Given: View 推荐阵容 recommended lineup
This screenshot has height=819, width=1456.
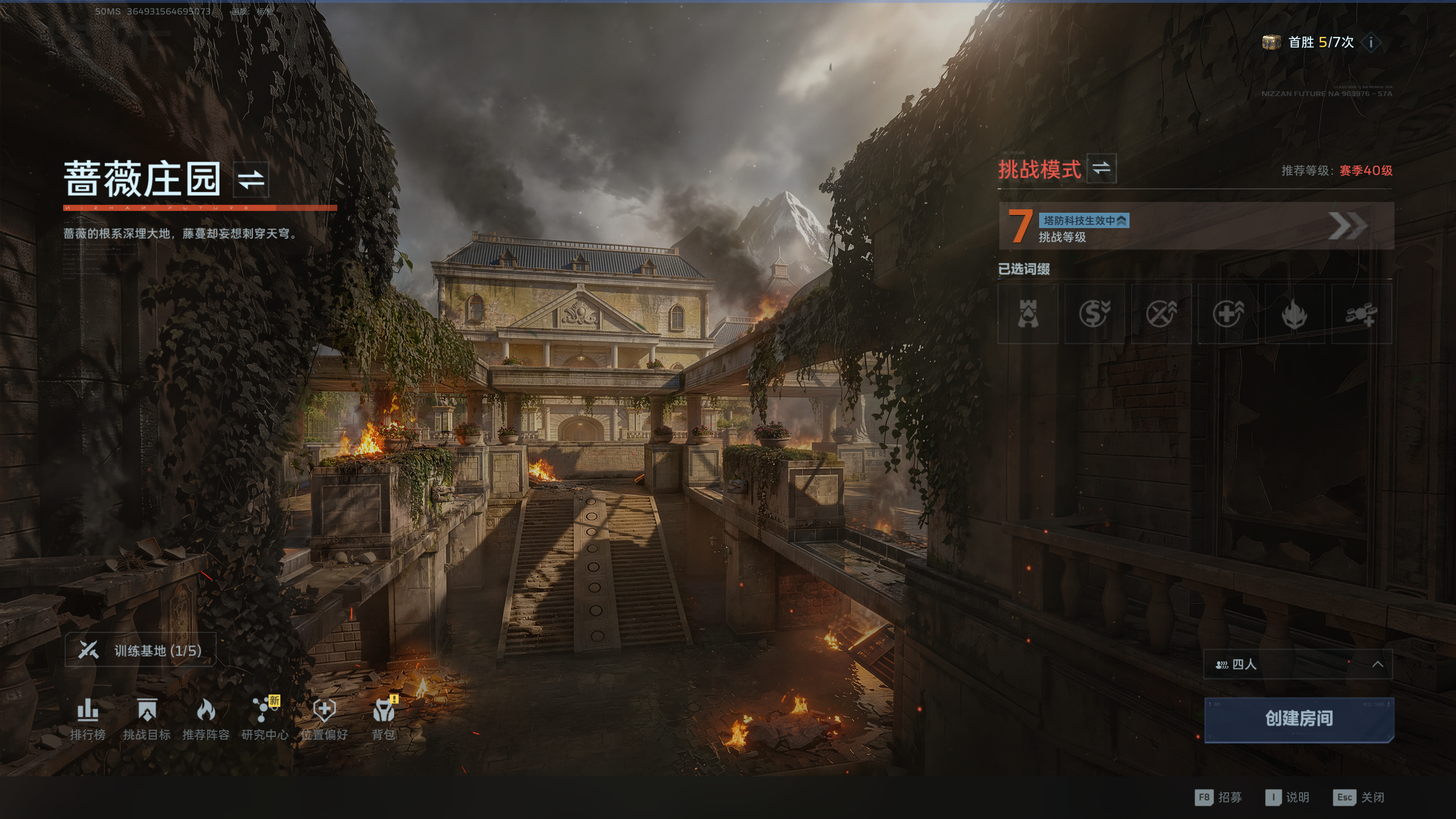Looking at the screenshot, I should click(206, 719).
